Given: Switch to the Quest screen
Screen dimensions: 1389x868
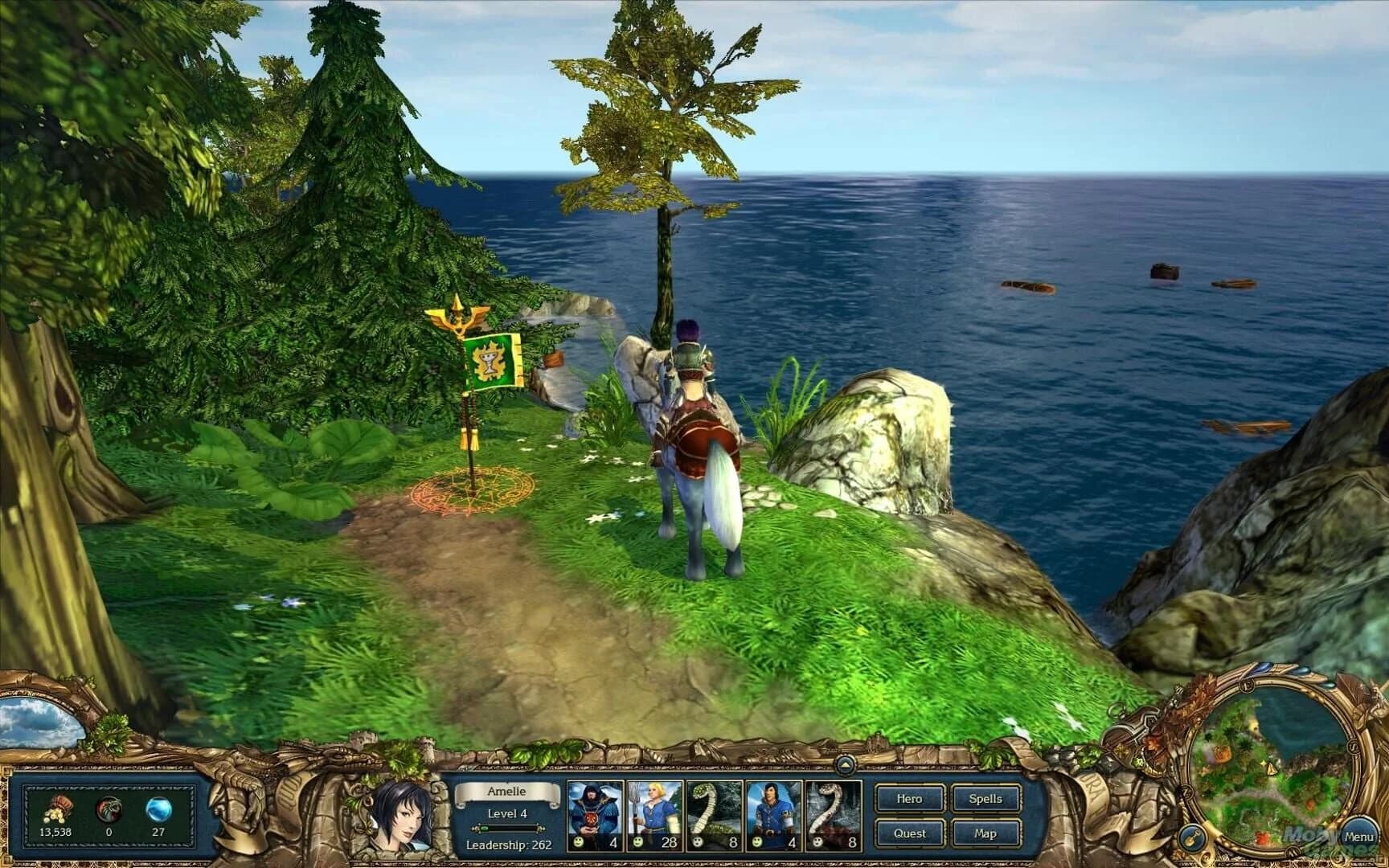Looking at the screenshot, I should pos(910,833).
